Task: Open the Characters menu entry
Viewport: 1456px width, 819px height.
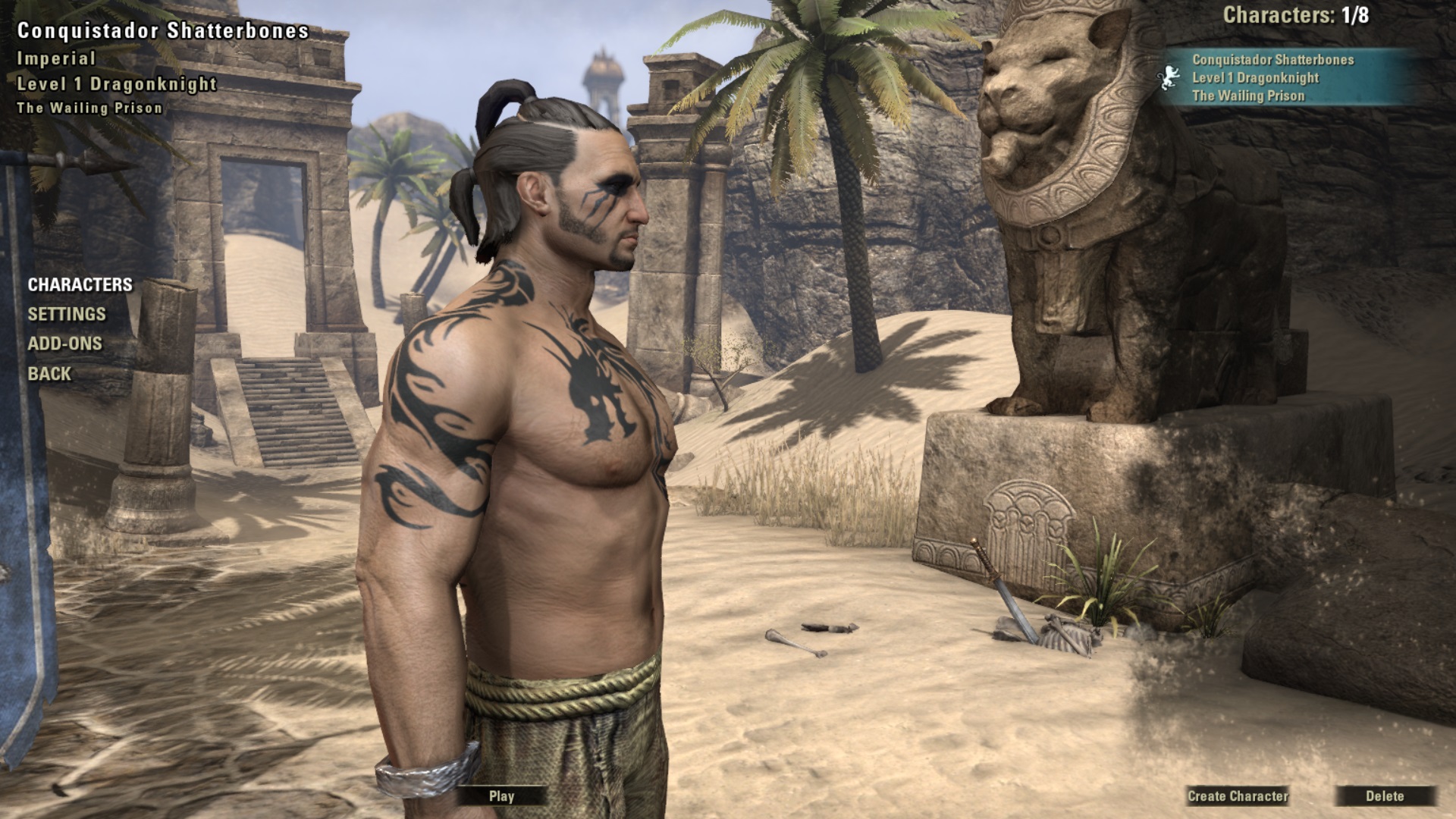Action: click(x=80, y=284)
